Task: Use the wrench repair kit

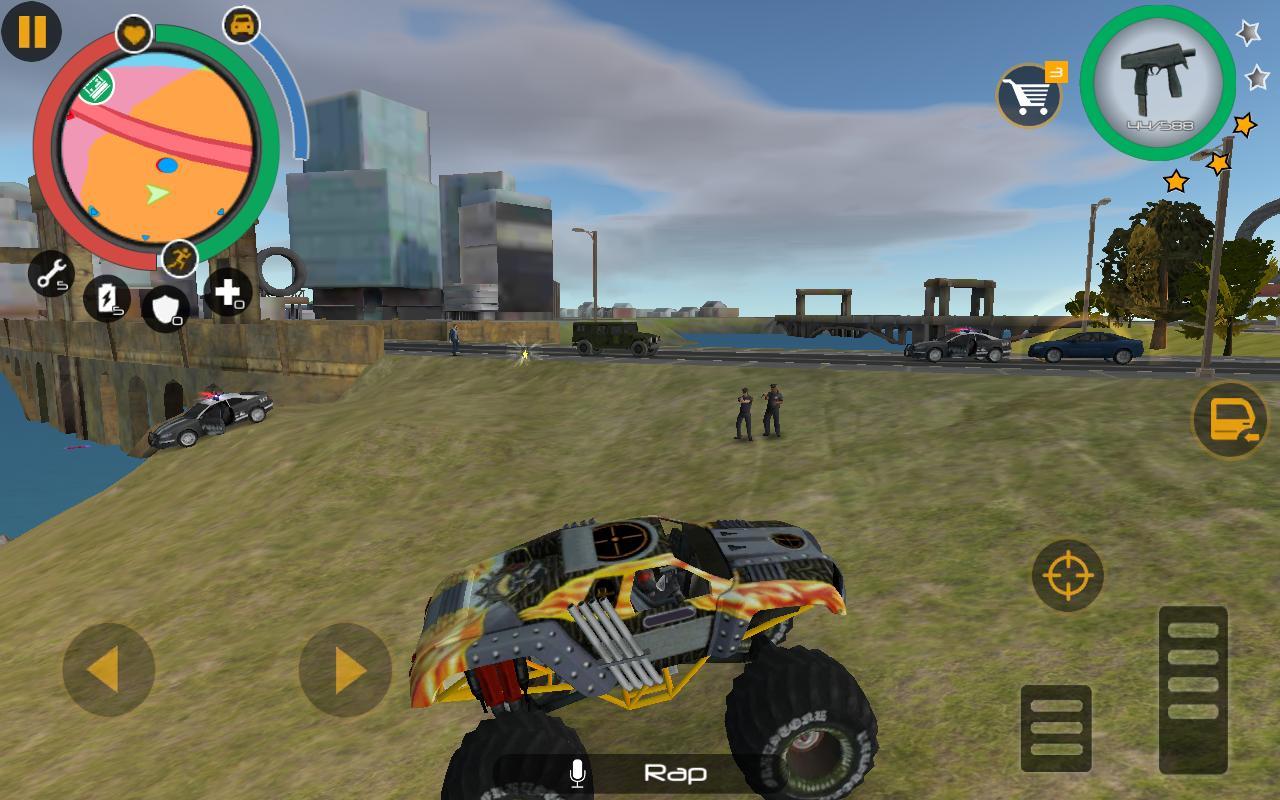Action: tap(52, 277)
